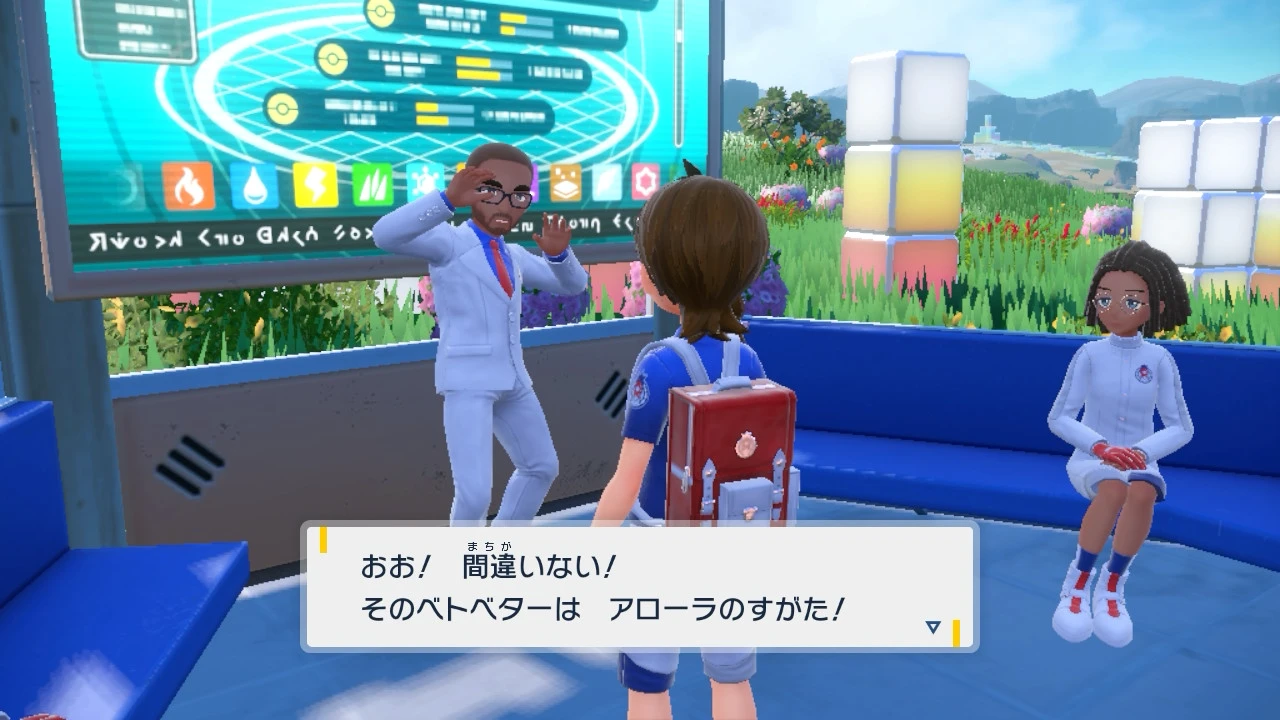Advance the Alolan Muk dialogue box
This screenshot has height=720, width=1280.
638,588
